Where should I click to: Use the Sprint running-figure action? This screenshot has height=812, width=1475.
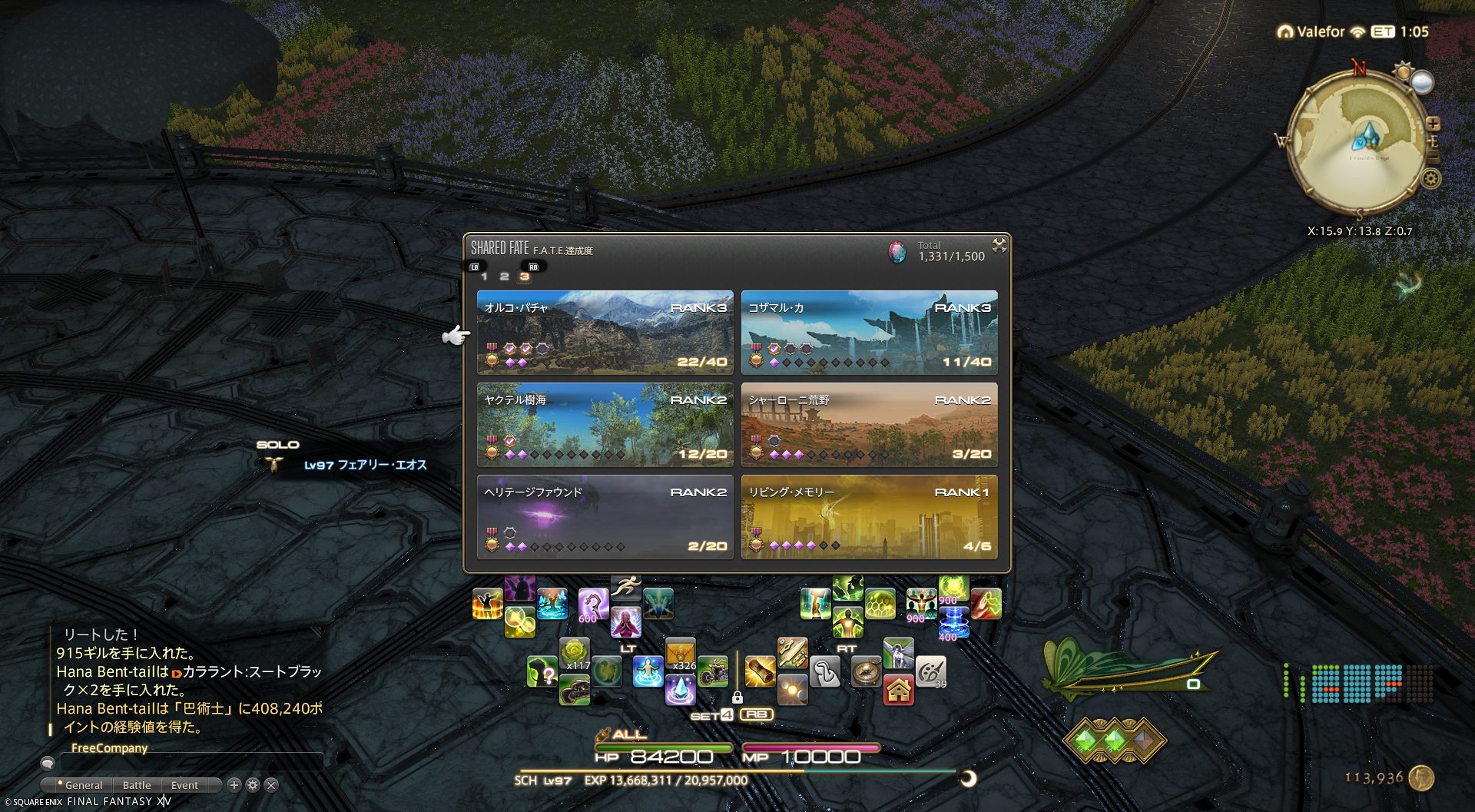click(x=626, y=588)
